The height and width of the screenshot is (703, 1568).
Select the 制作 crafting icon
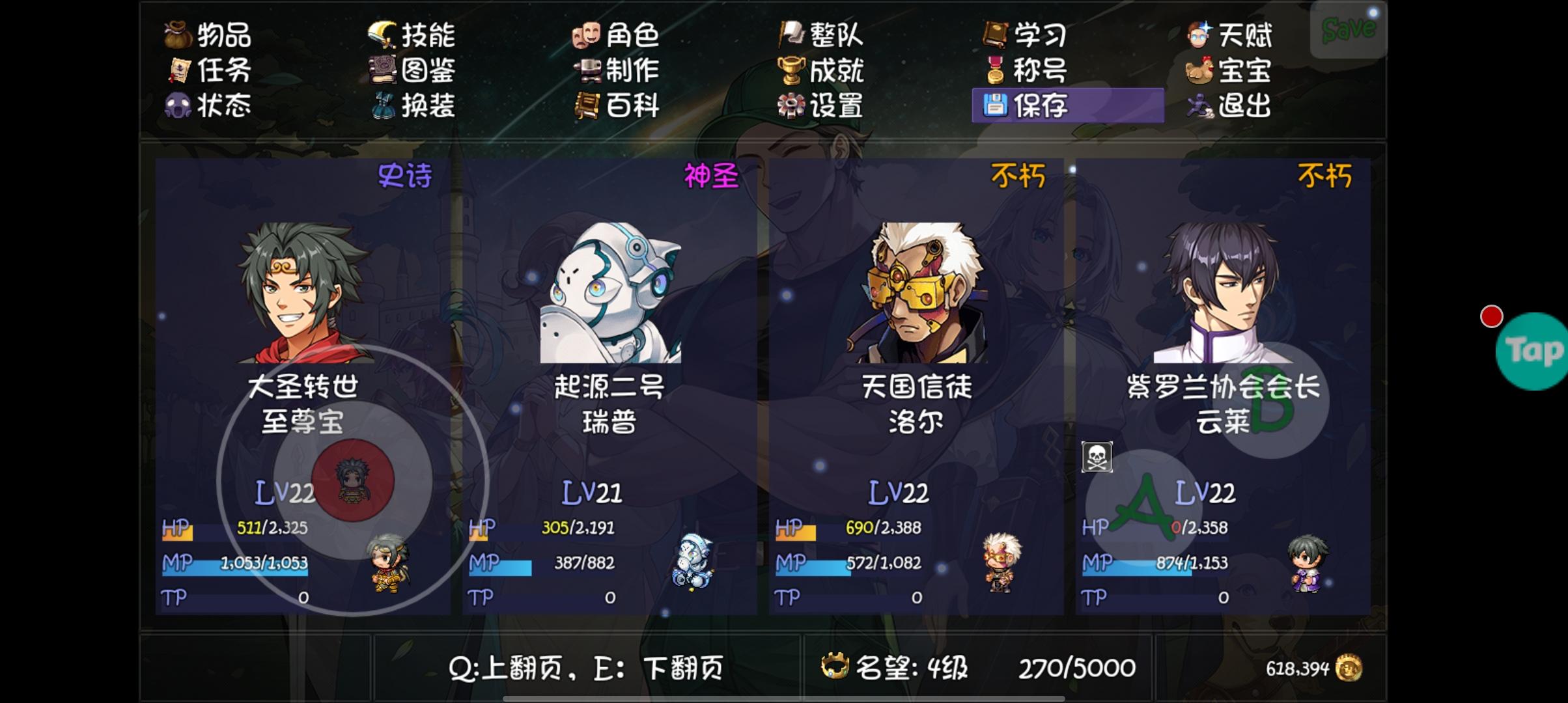tap(587, 72)
